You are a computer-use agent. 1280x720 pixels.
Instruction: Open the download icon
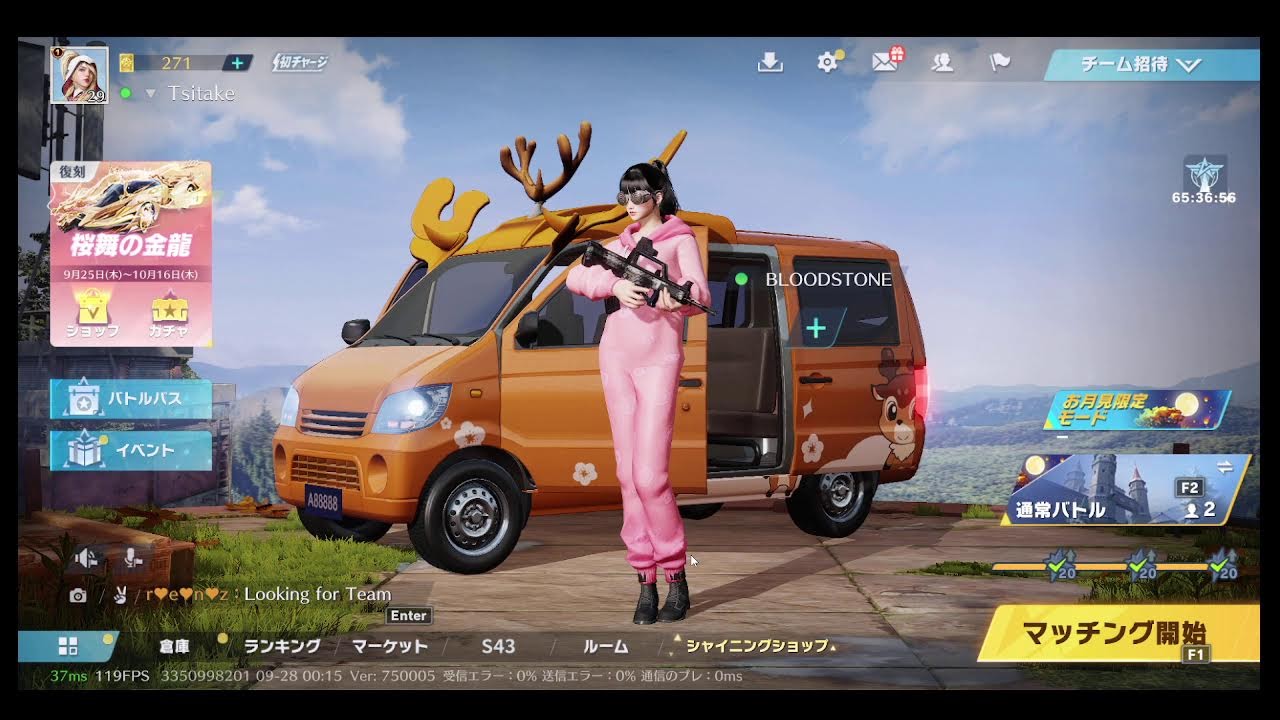coord(769,63)
